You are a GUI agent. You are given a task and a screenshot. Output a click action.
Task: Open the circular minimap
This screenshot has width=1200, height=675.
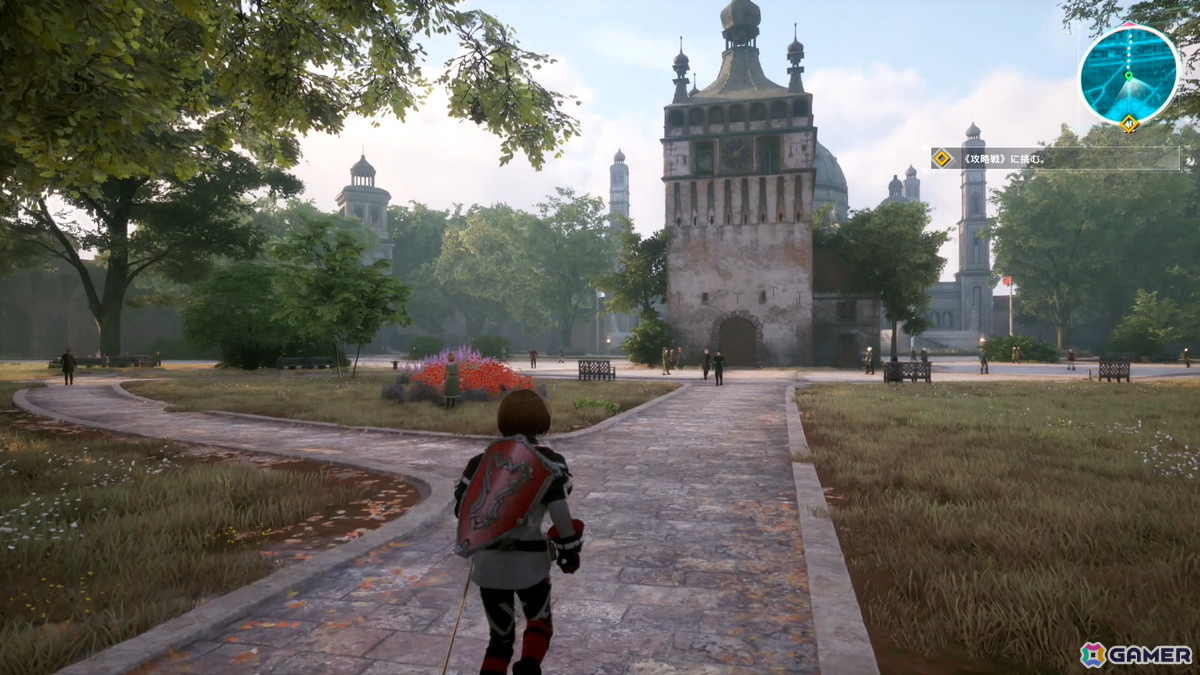1129,75
